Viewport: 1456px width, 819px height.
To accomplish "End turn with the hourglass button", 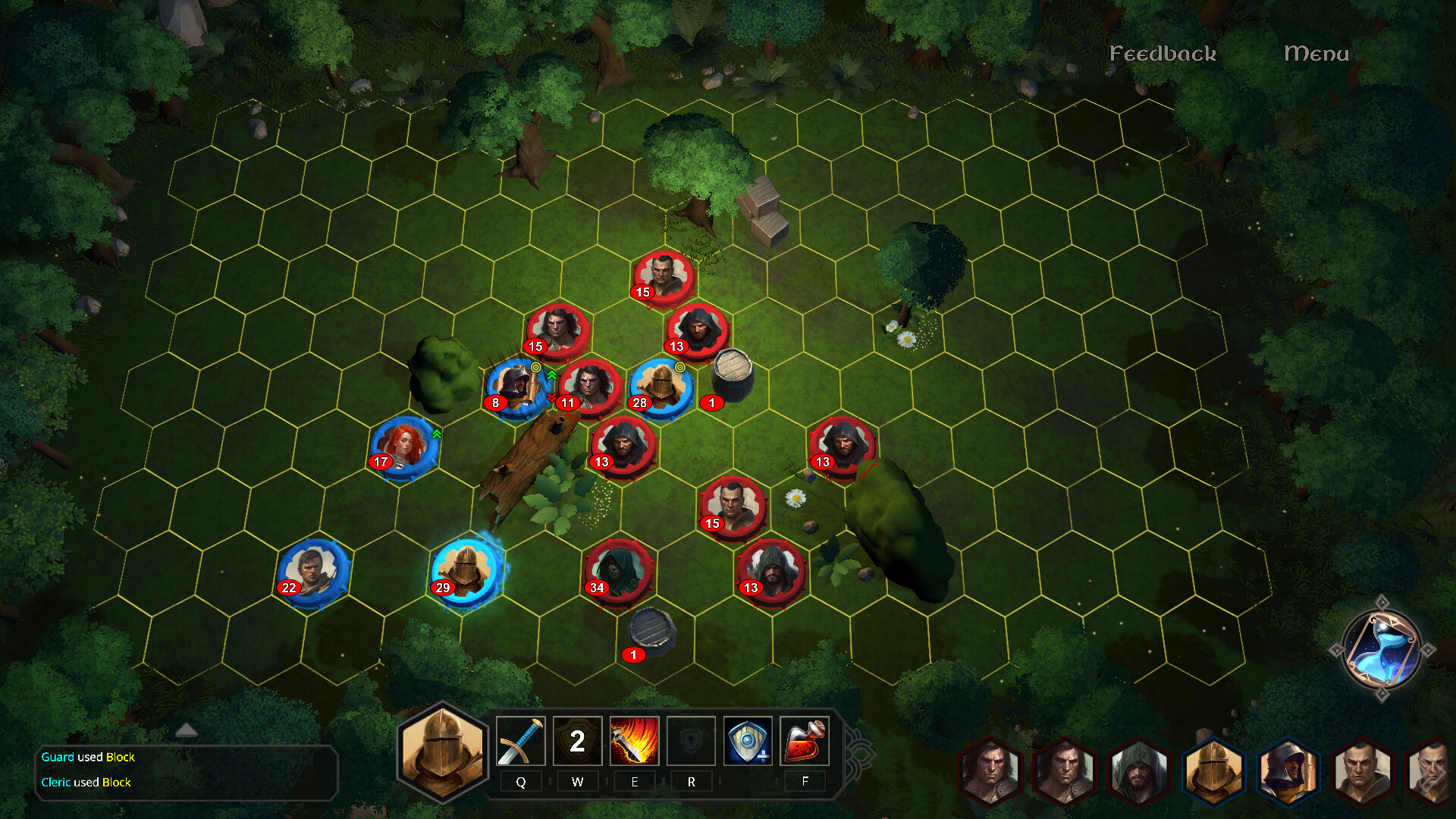I will [x=1381, y=649].
